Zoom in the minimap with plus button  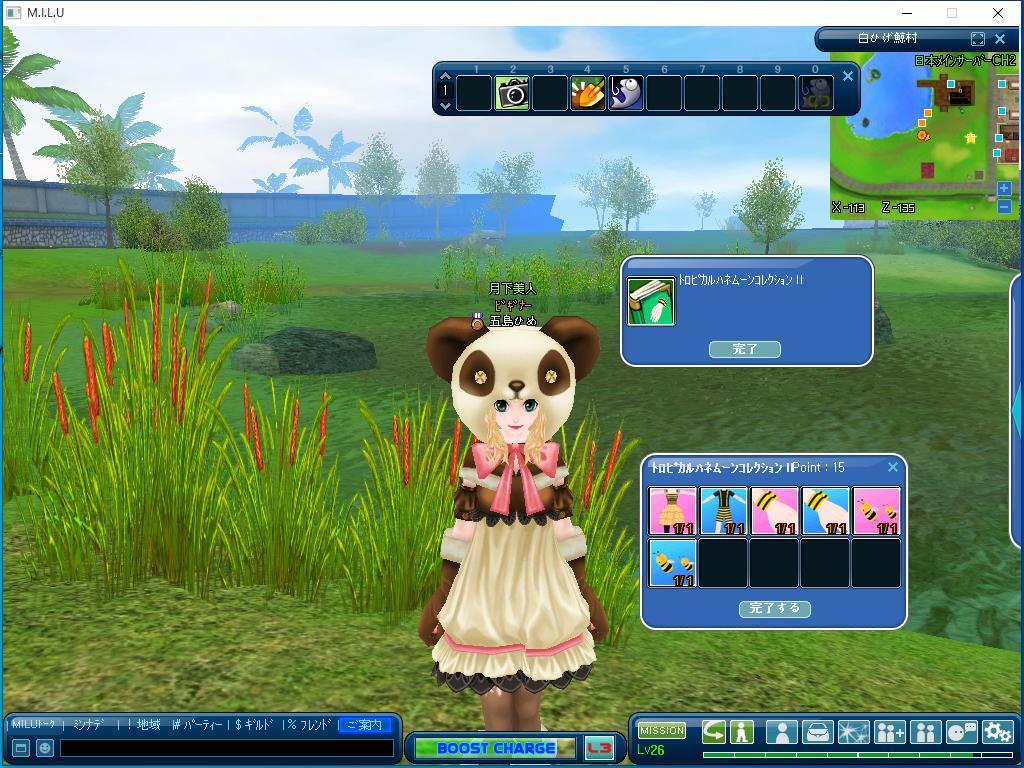coord(1004,188)
